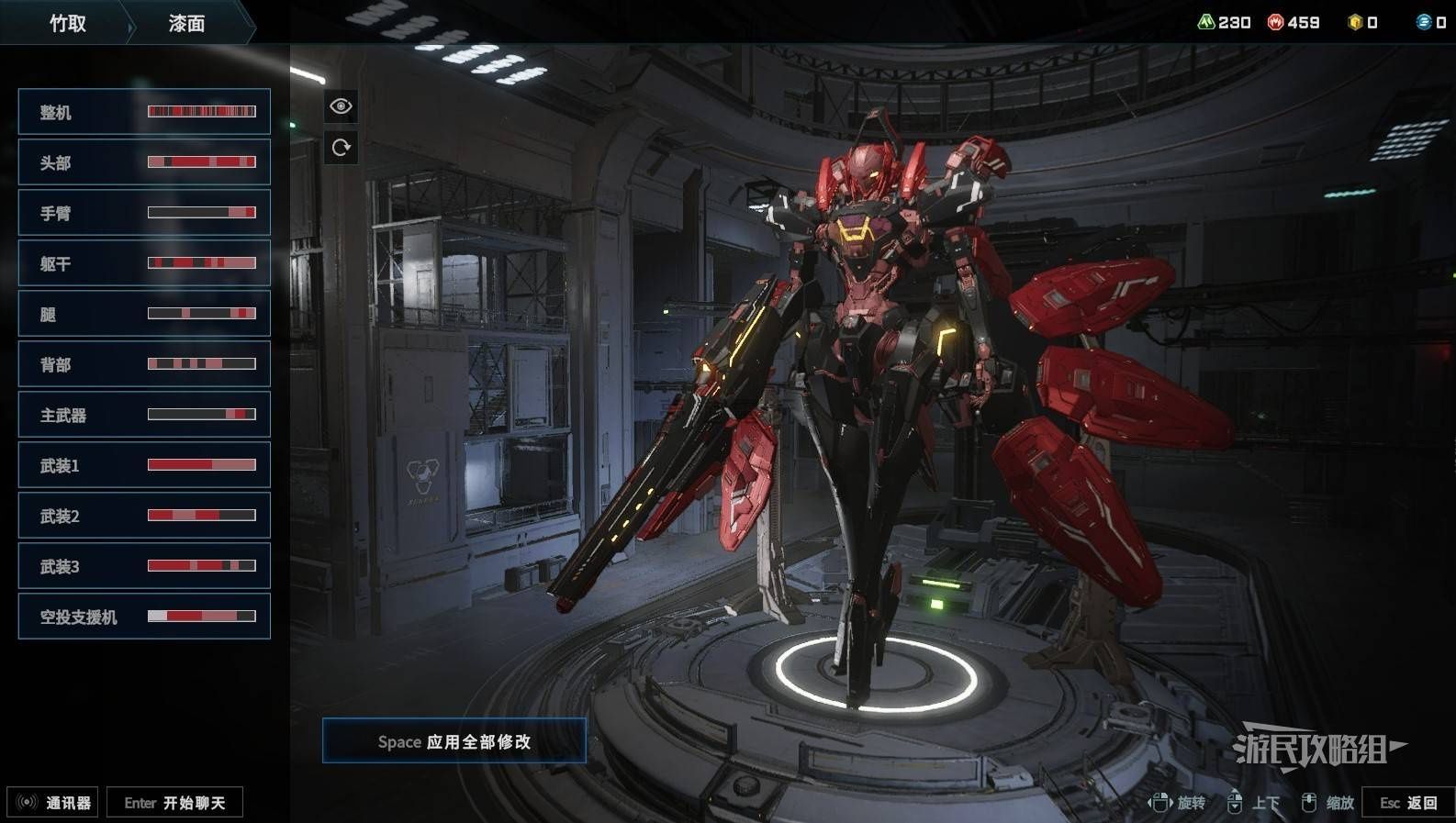Switch to the 竹取 tab
Image resolution: width=1456 pixels, height=823 pixels.
67,23
